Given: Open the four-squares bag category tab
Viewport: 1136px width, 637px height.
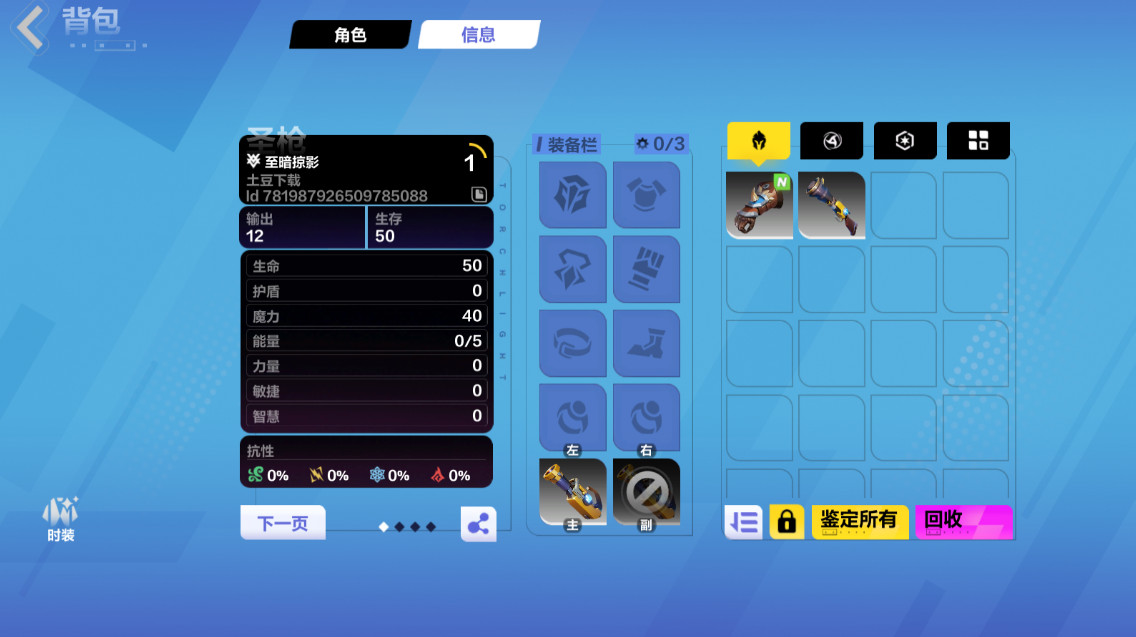Looking at the screenshot, I should point(978,141).
